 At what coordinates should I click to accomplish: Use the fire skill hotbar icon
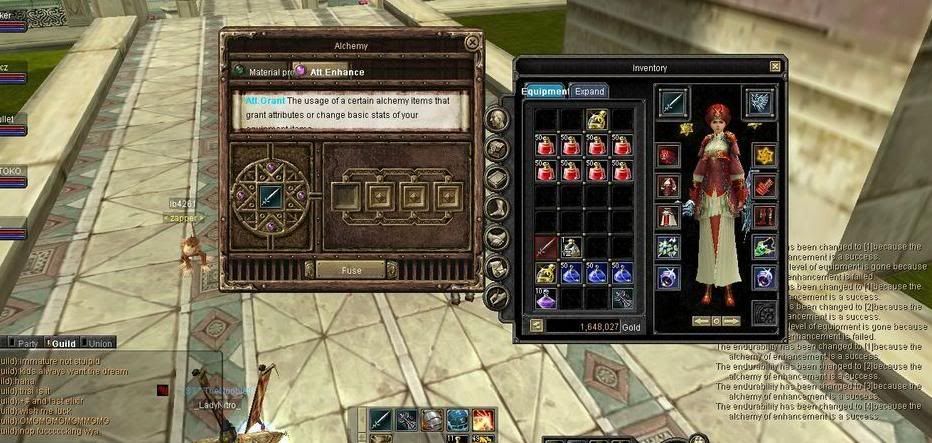click(484, 420)
